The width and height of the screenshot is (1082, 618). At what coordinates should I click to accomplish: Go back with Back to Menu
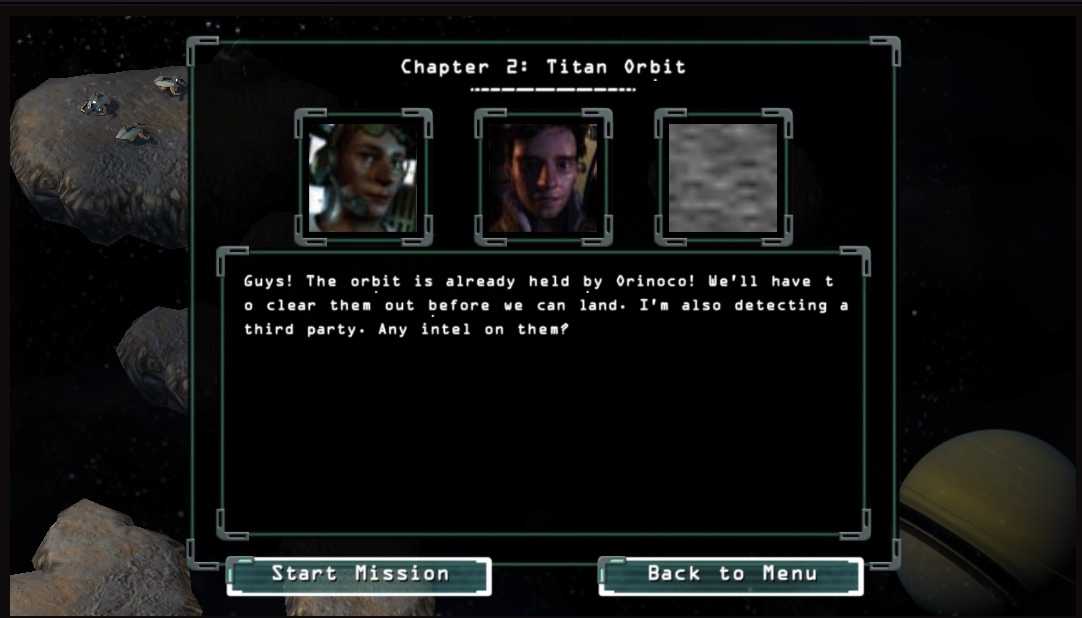(731, 575)
